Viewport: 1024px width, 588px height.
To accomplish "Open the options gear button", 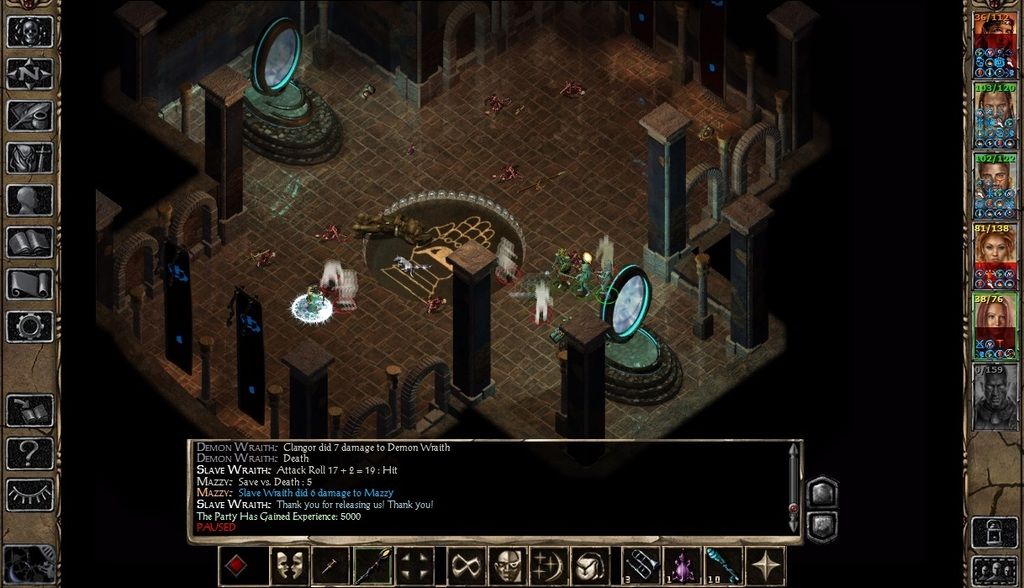I will click(x=30, y=325).
